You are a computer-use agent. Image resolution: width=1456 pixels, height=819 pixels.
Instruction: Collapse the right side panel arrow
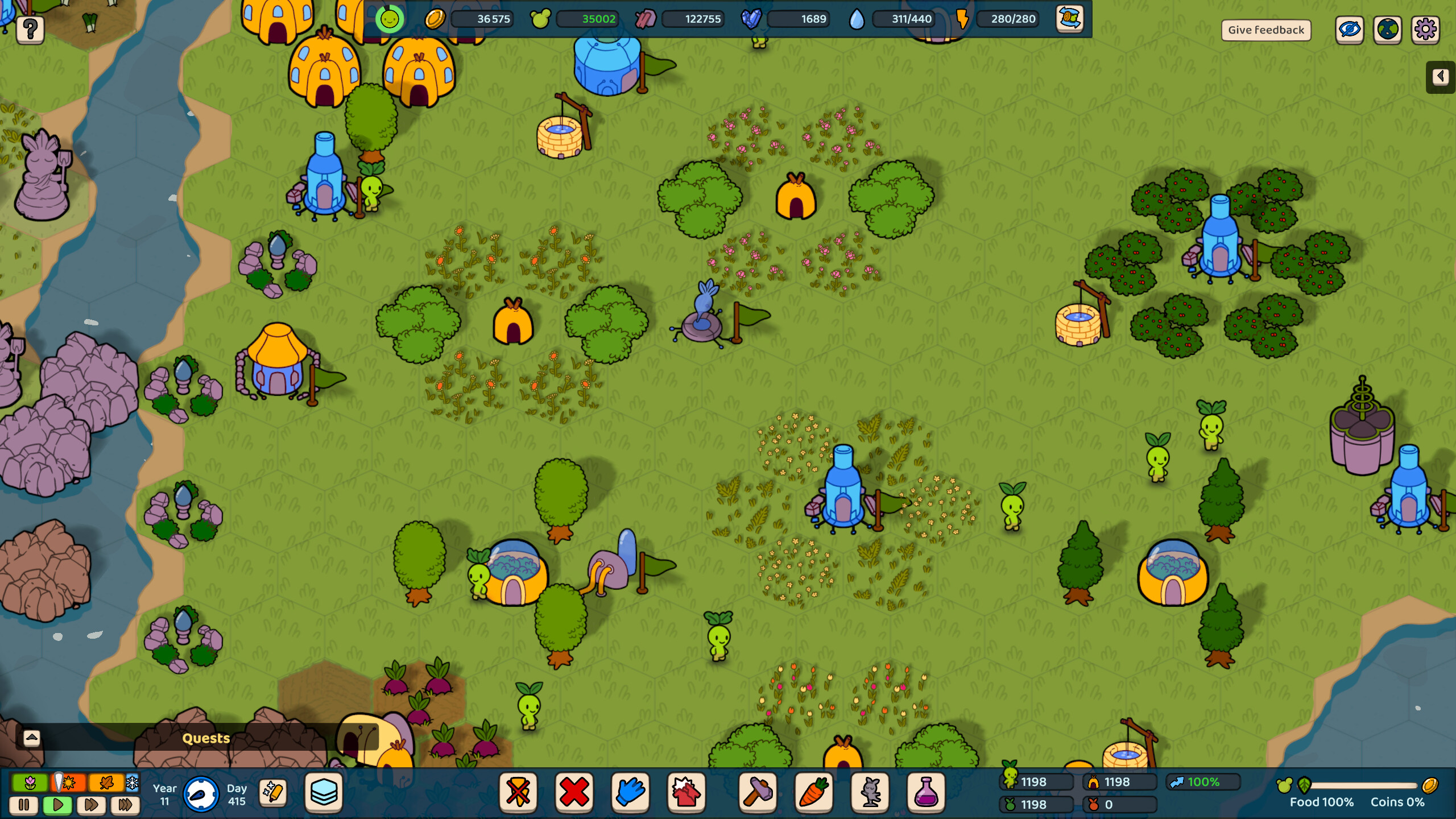(1441, 76)
